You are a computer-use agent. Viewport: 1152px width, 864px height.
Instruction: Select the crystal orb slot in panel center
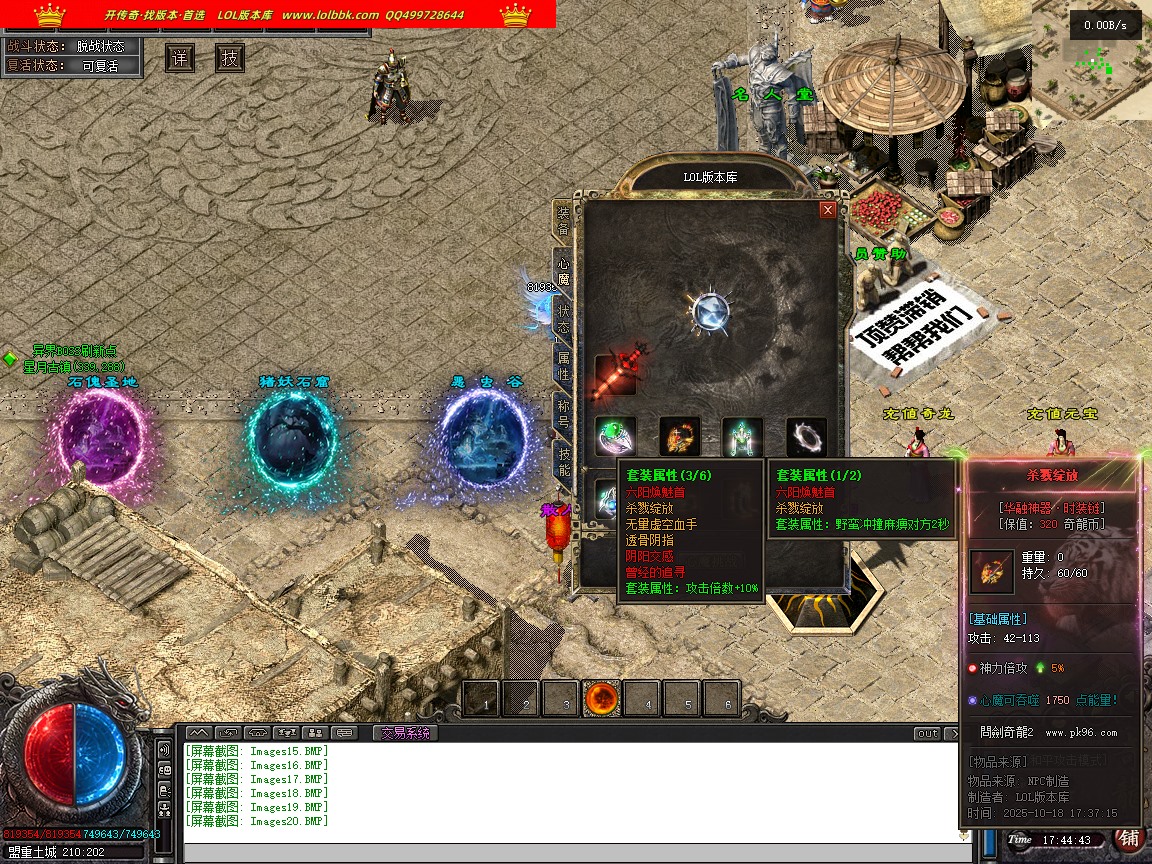pos(710,310)
